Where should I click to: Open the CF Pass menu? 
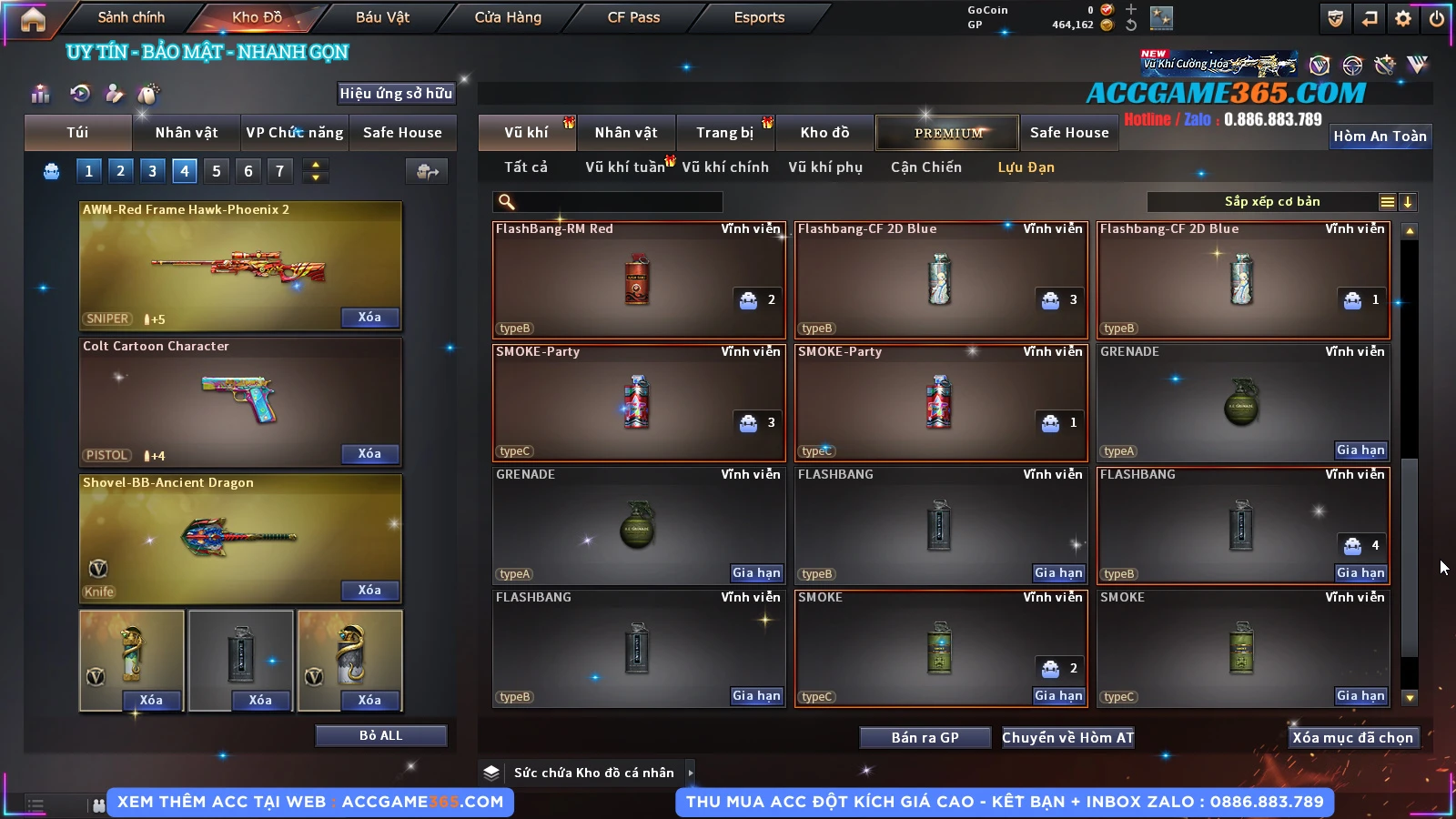click(x=633, y=17)
